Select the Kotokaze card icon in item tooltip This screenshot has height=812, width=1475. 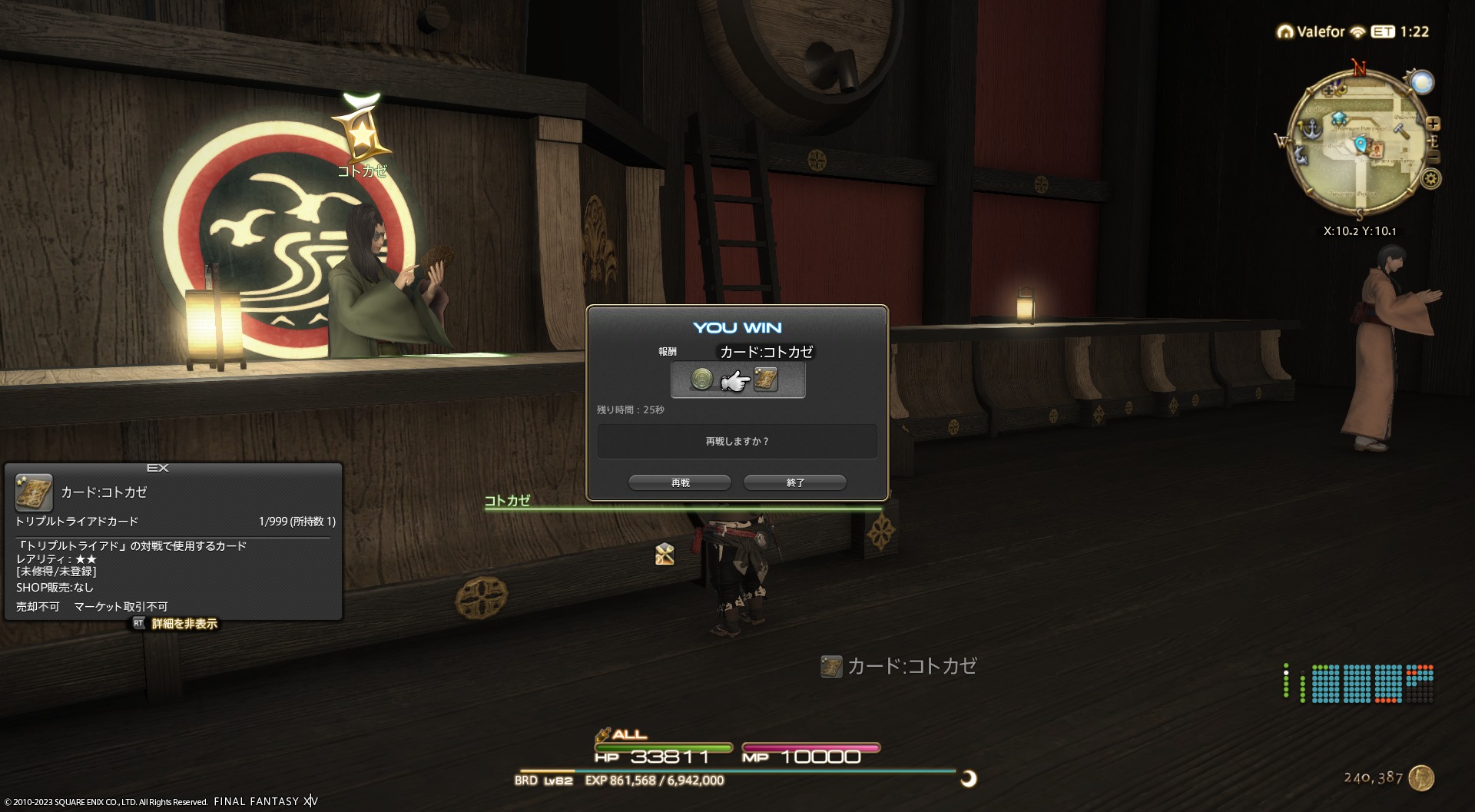(34, 492)
